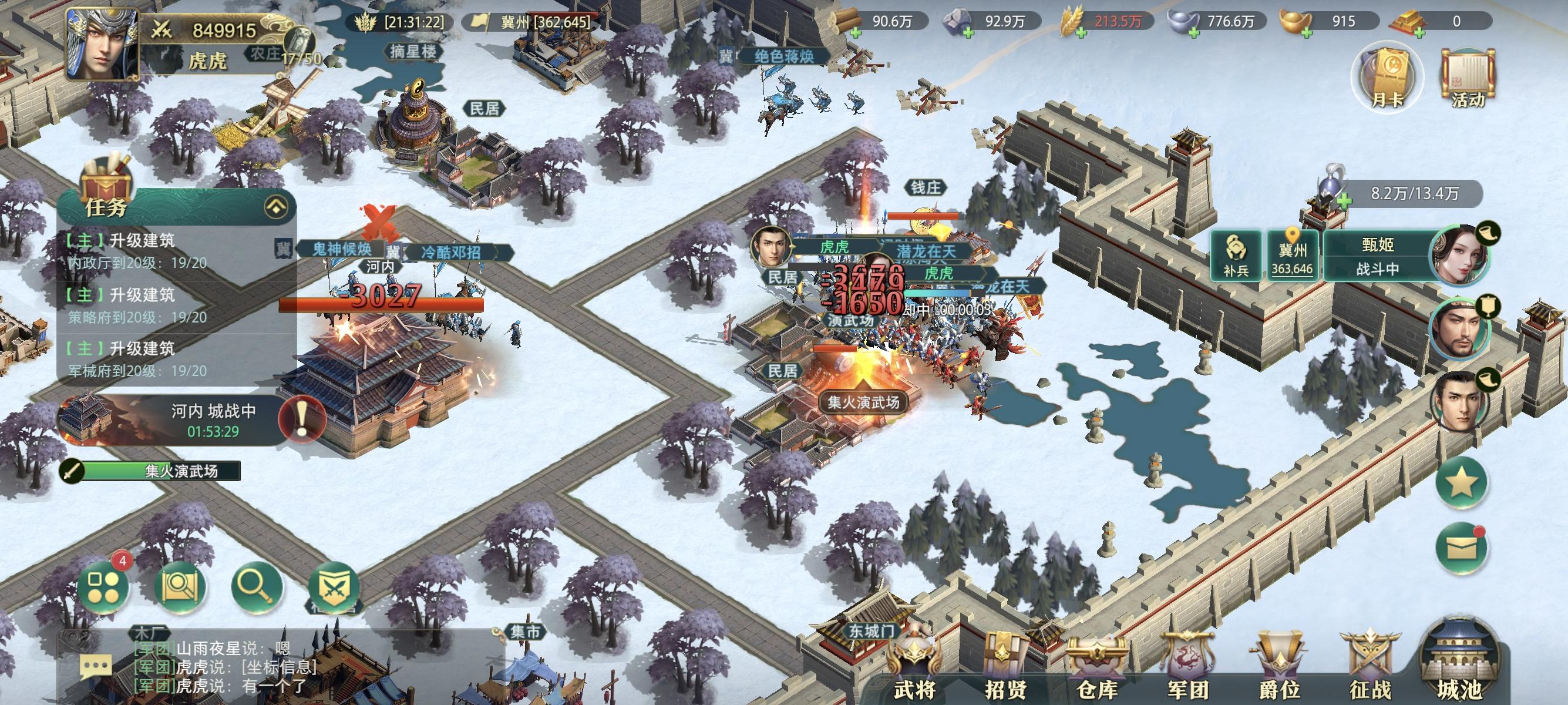Image resolution: width=1568 pixels, height=705 pixels.
Task: Click the 补兵 replenish troops button
Action: point(1236,256)
